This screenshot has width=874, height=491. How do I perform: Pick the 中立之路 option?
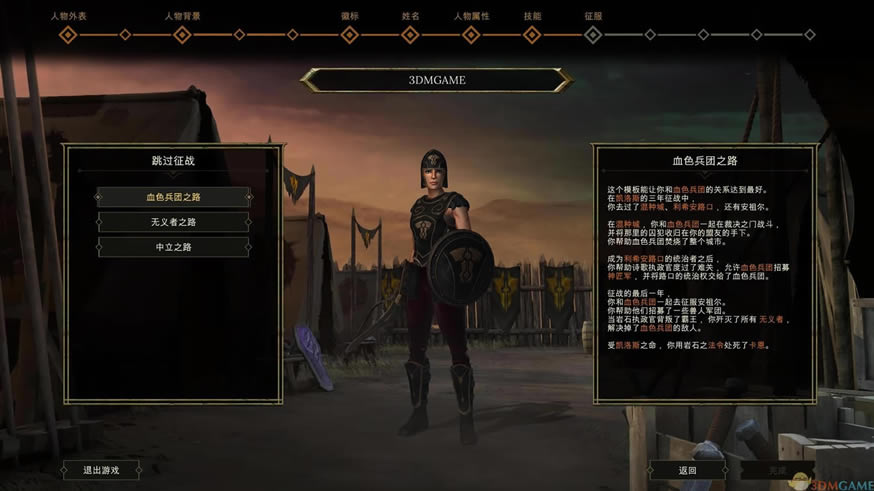click(x=174, y=247)
